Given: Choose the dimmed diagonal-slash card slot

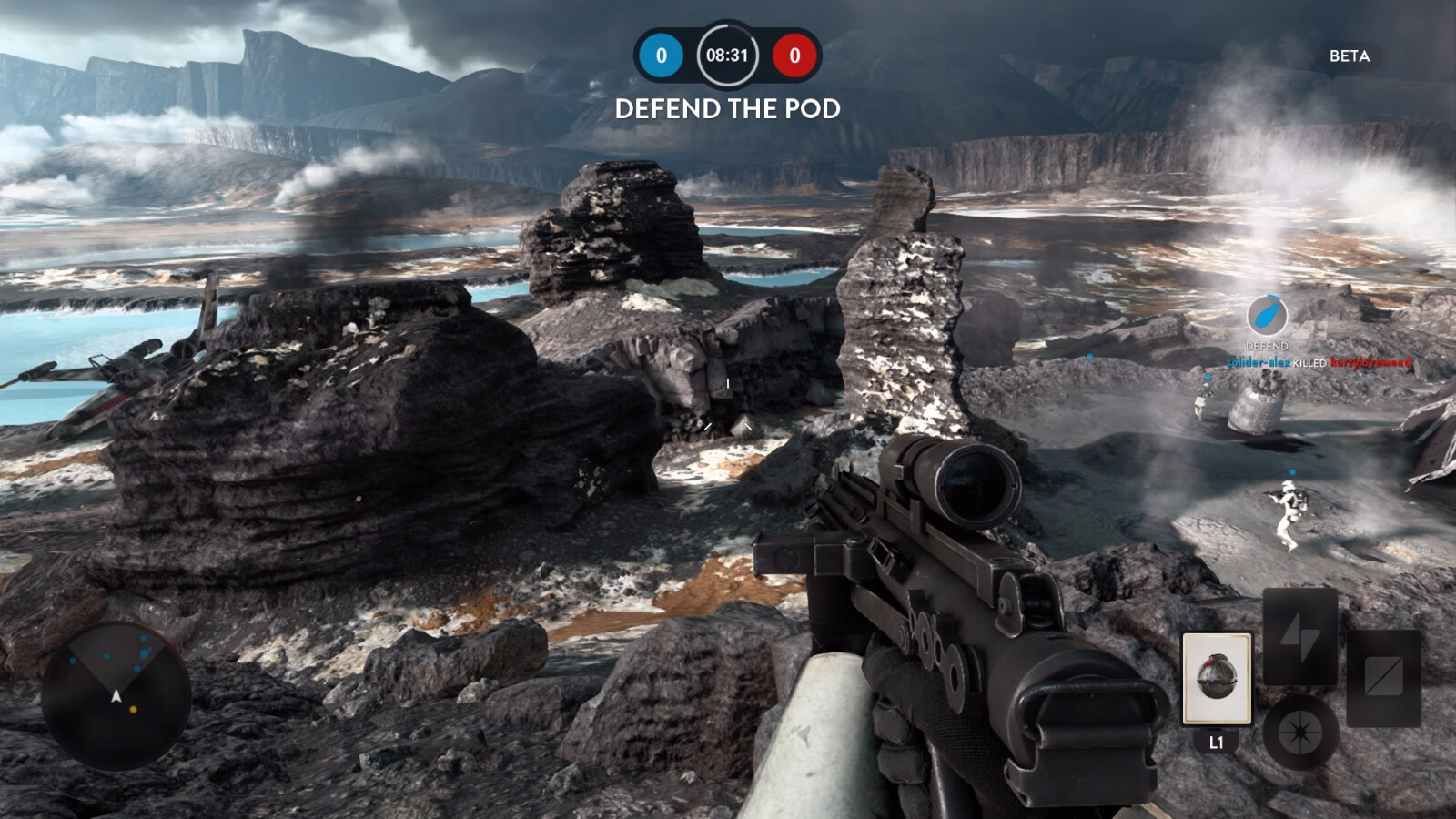Looking at the screenshot, I should pos(1382,677).
